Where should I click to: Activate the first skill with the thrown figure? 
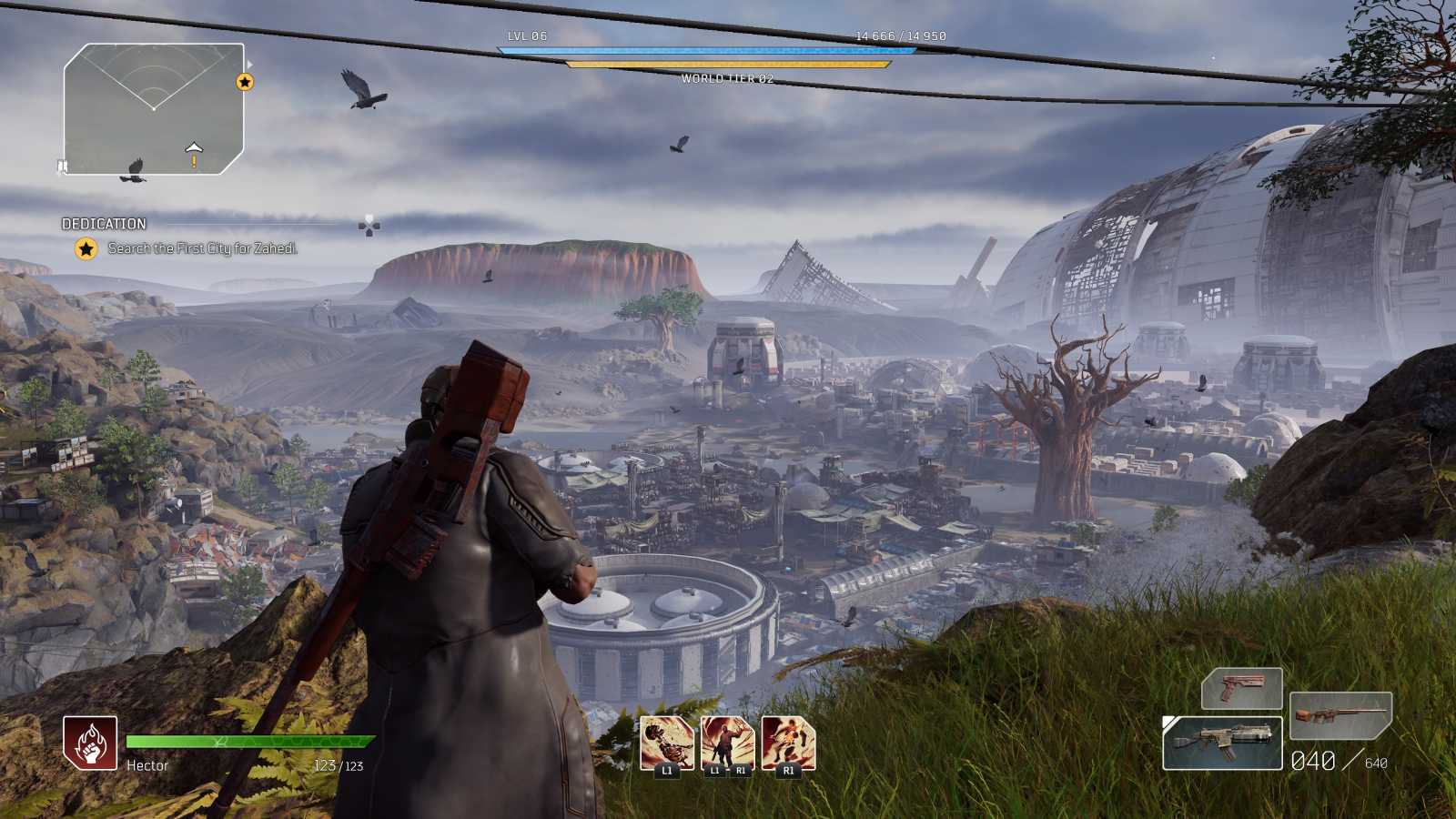[667, 743]
